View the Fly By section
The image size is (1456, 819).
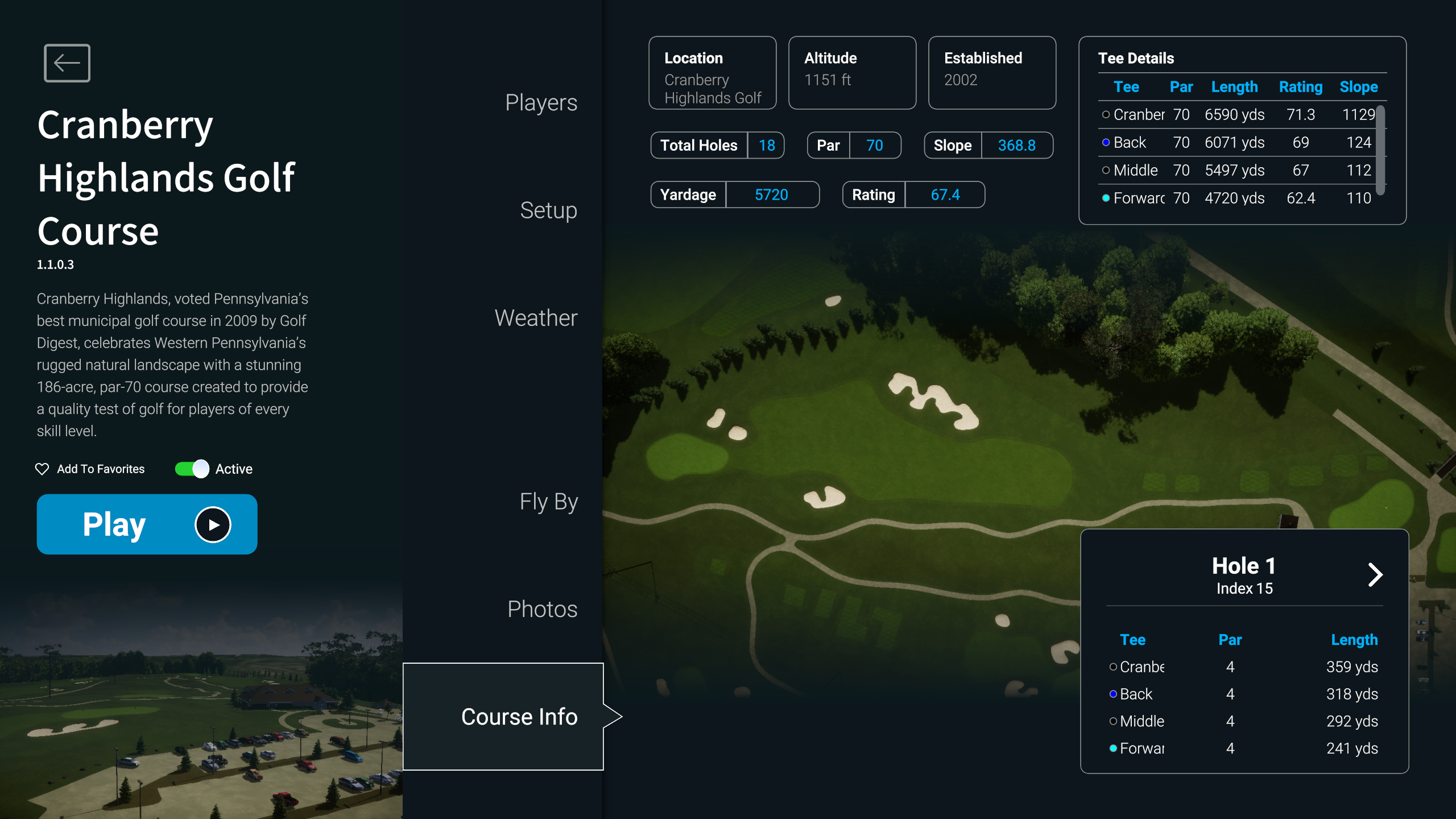548,502
